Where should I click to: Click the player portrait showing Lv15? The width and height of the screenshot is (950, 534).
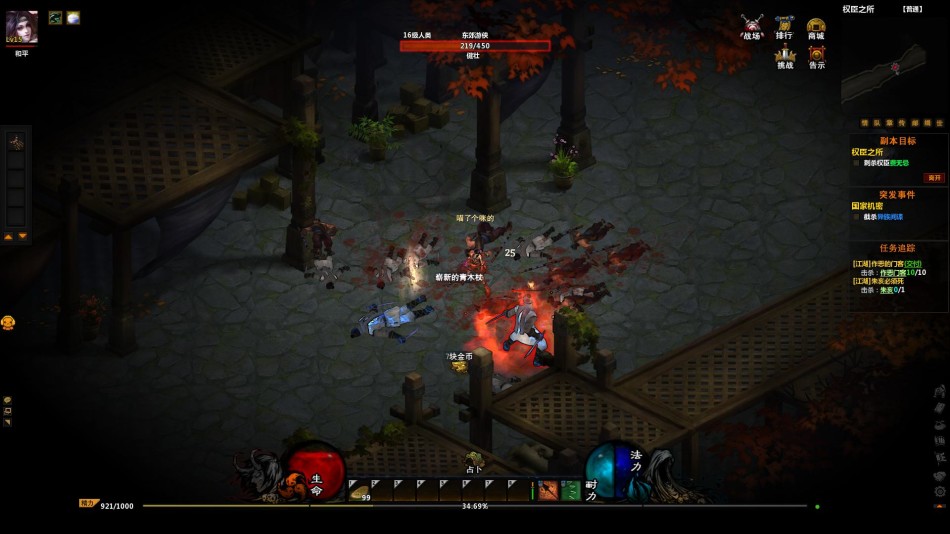coord(22,27)
